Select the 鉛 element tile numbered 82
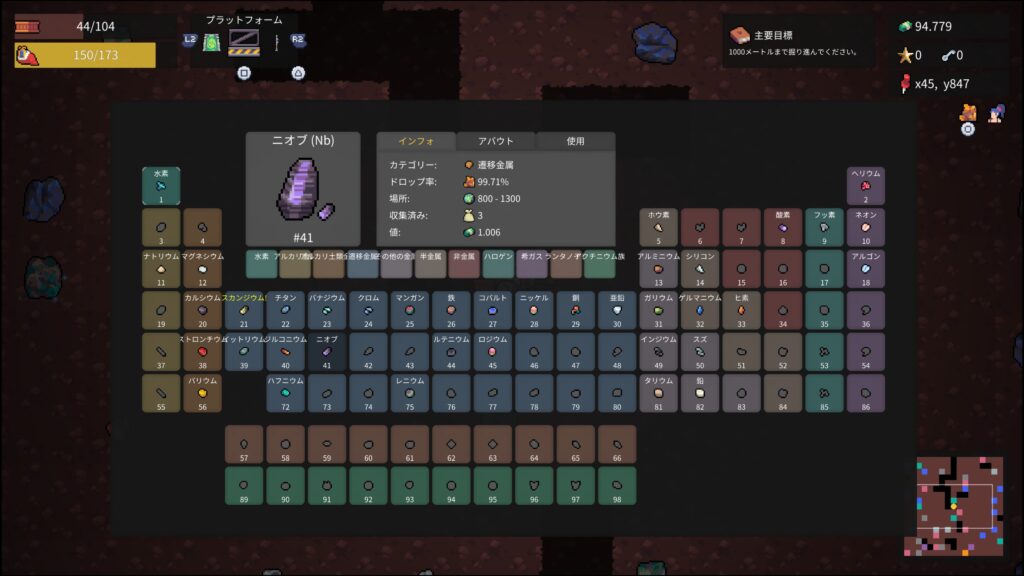 pyautogui.click(x=700, y=393)
